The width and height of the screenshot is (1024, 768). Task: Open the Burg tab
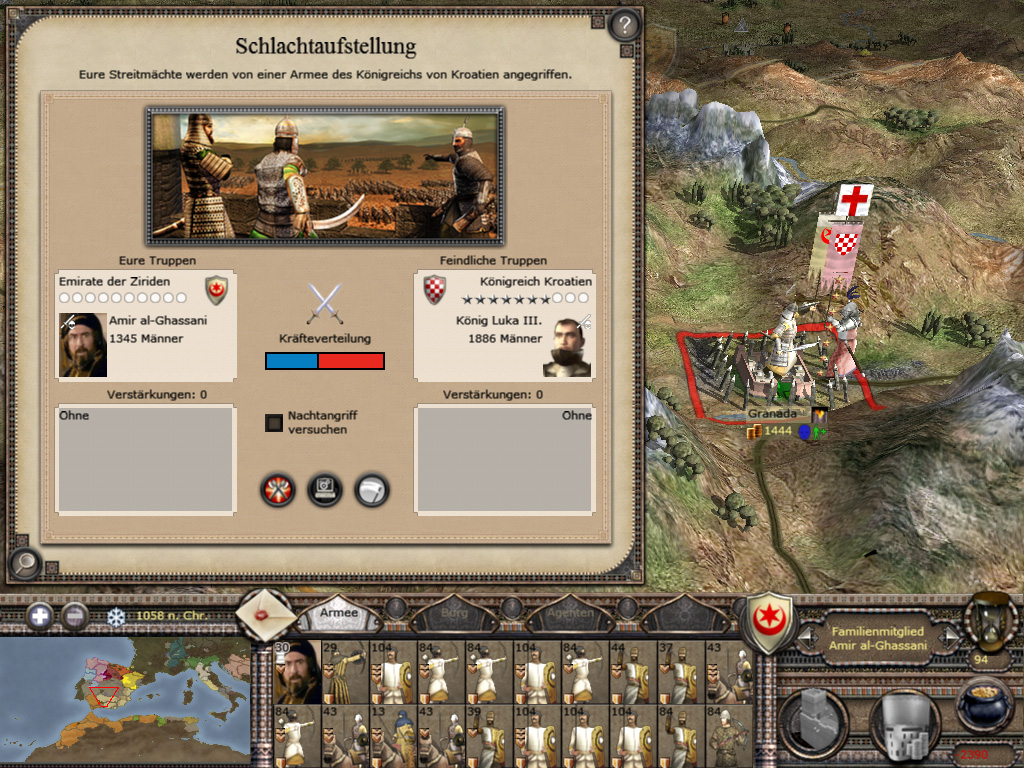(x=453, y=612)
